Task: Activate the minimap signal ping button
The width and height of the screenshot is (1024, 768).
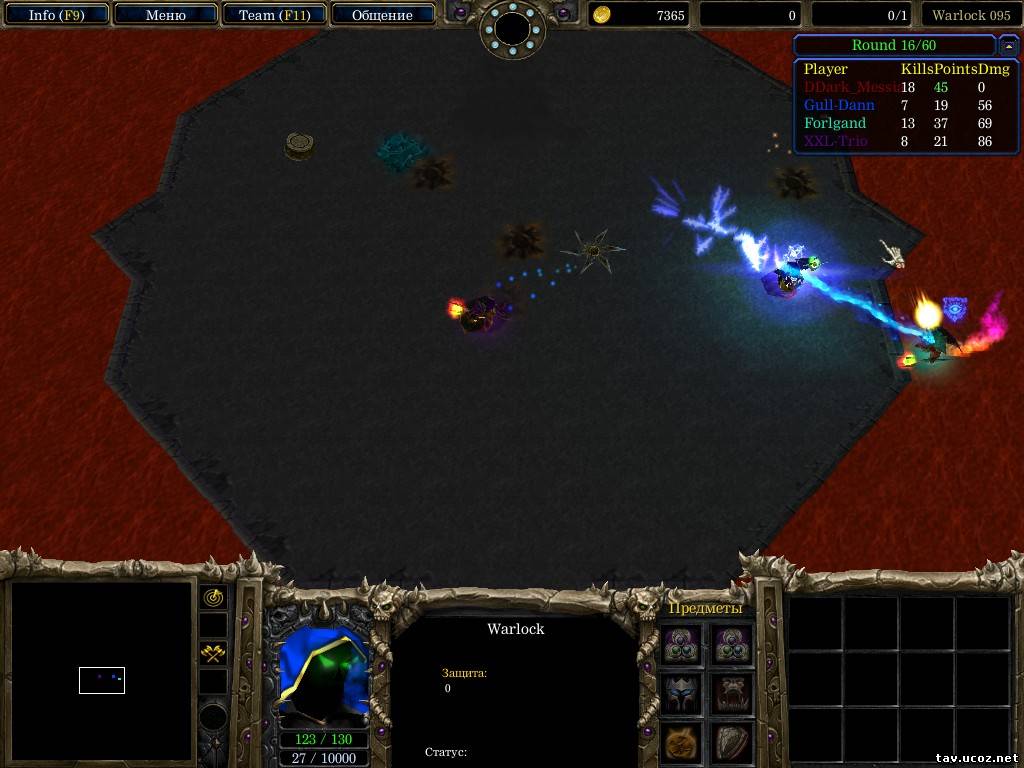Action: 213,597
